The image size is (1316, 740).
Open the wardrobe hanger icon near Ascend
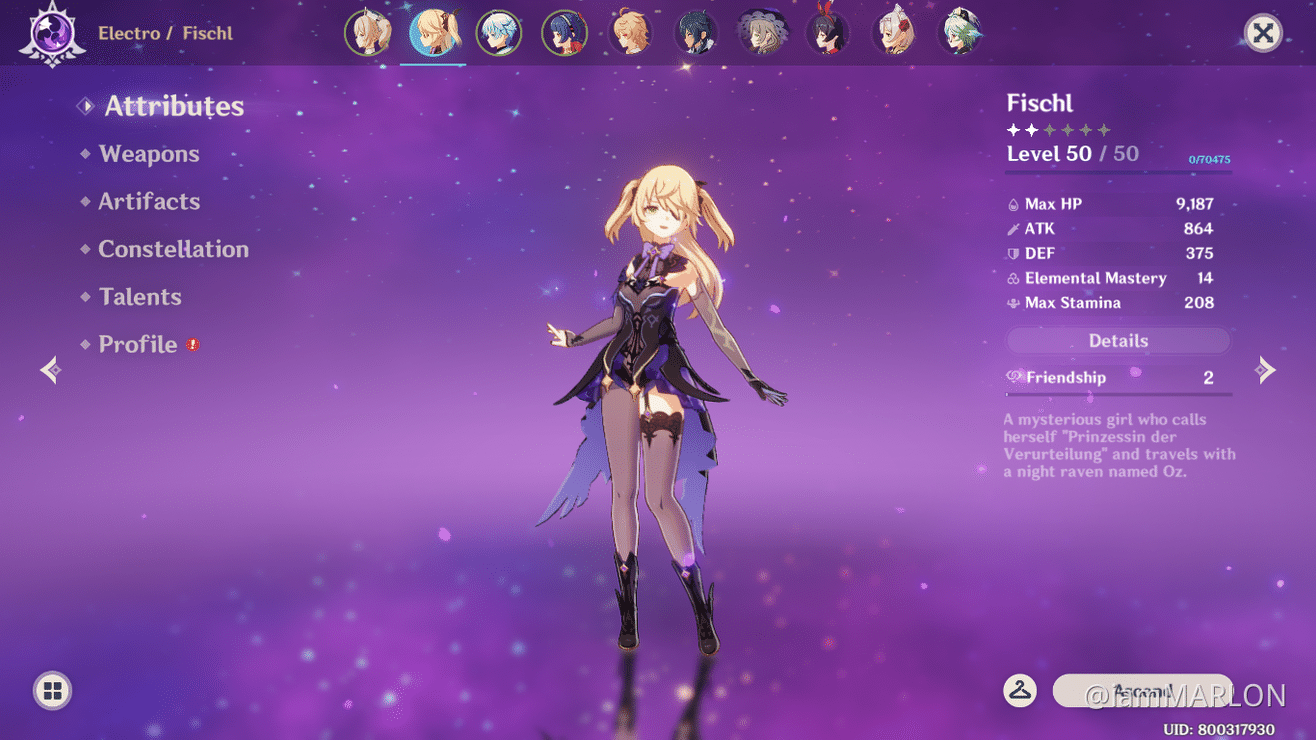pos(1019,690)
